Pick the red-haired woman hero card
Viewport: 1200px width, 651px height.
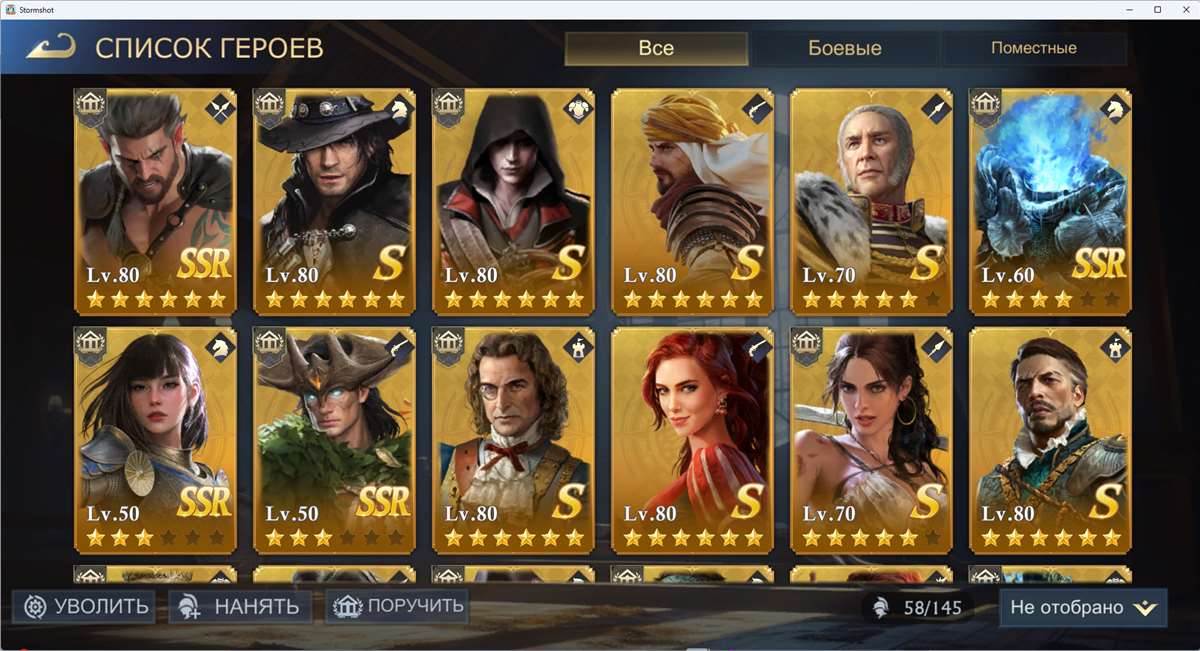point(693,438)
